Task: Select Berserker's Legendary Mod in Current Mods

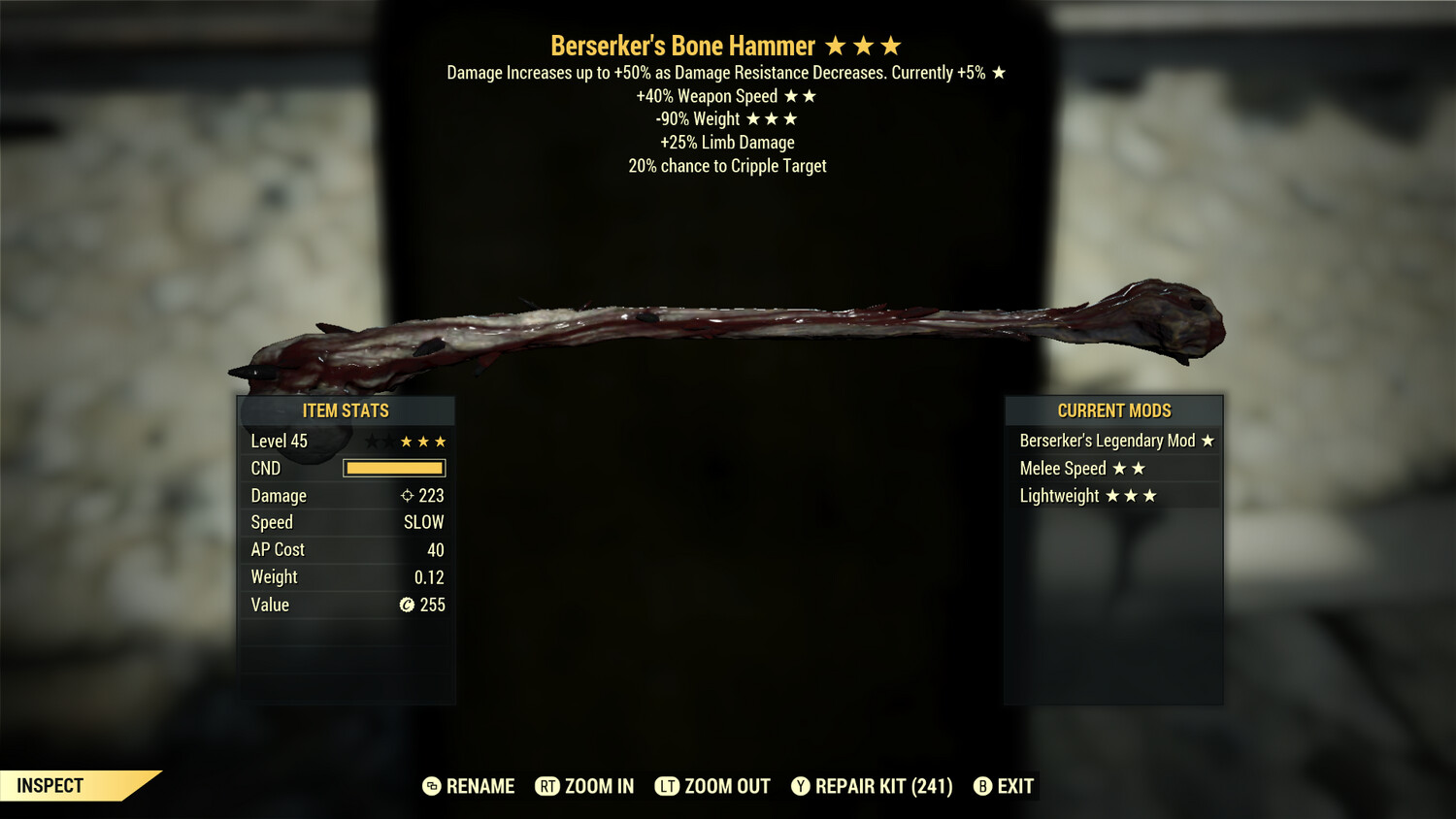Action: [x=1114, y=441]
